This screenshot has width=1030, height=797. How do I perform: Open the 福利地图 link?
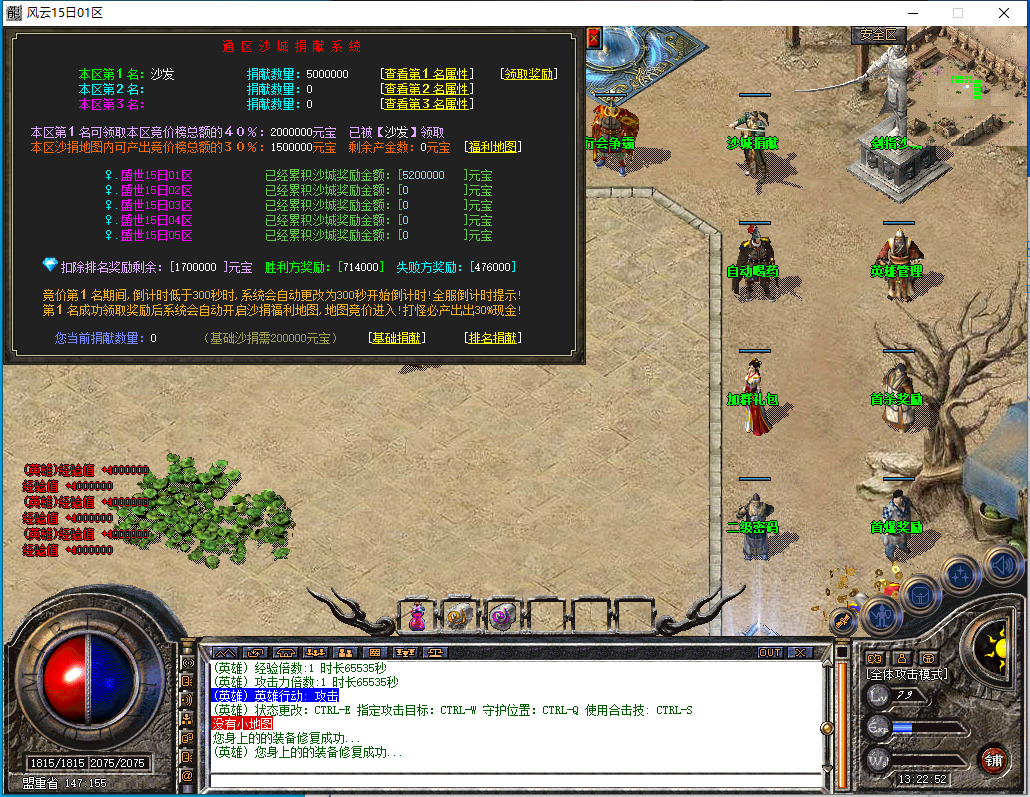[x=493, y=147]
